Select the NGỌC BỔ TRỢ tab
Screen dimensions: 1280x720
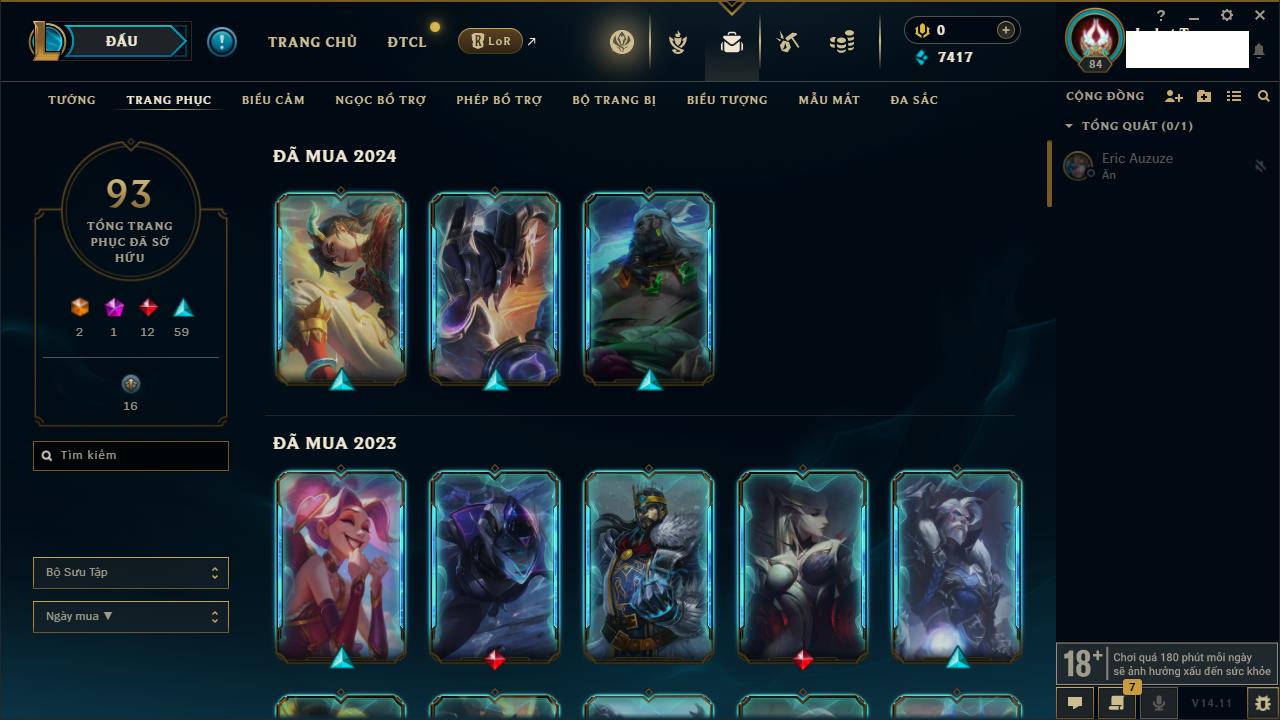point(380,100)
